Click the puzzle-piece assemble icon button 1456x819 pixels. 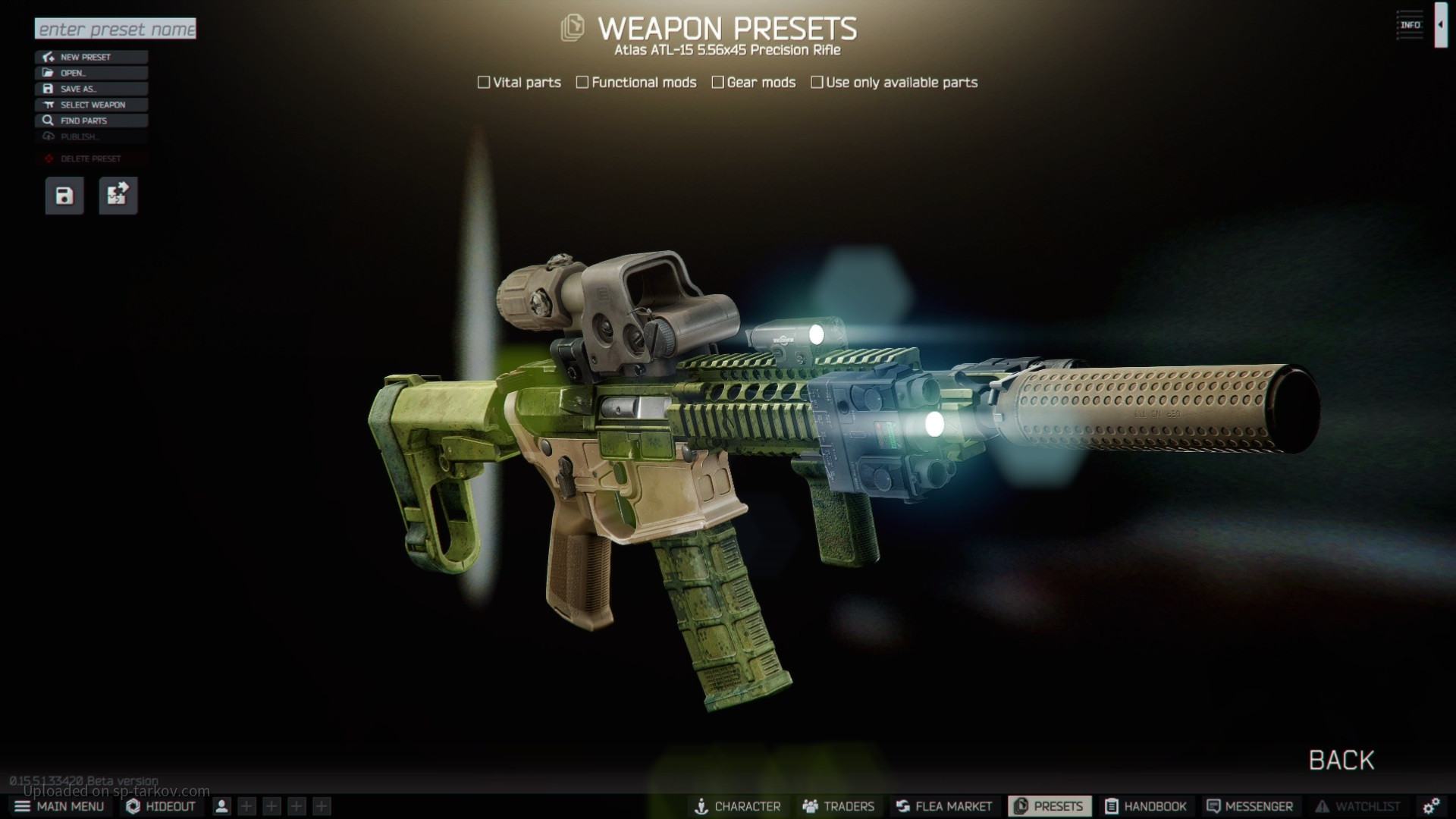click(118, 196)
